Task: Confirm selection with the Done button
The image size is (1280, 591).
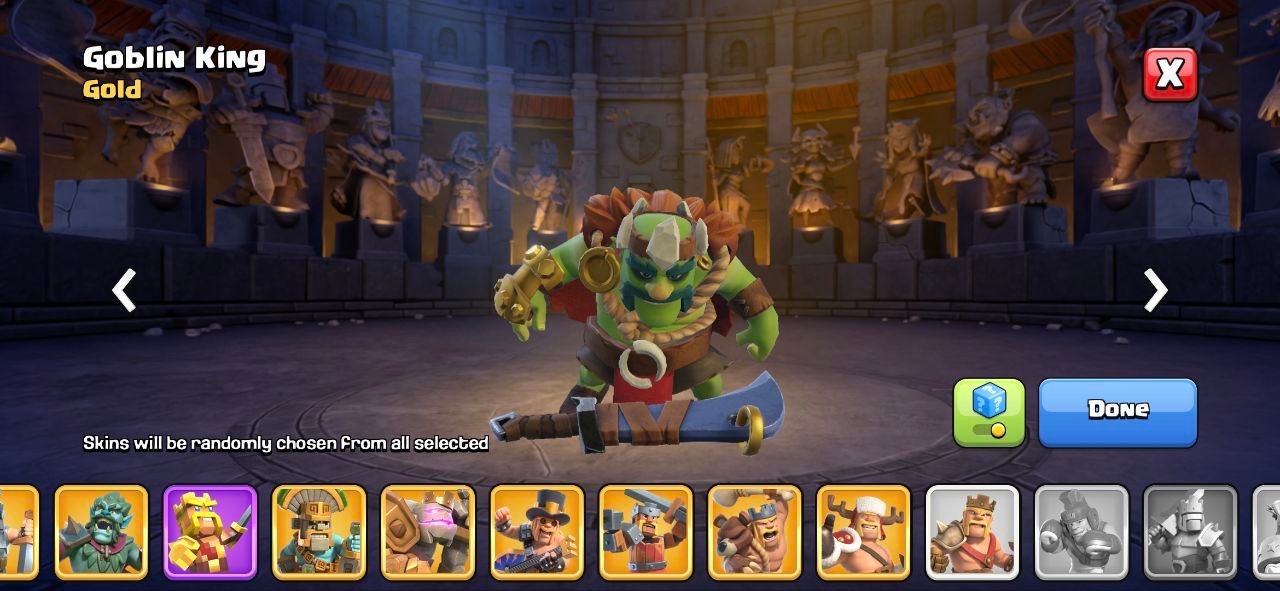Action: (x=1117, y=411)
